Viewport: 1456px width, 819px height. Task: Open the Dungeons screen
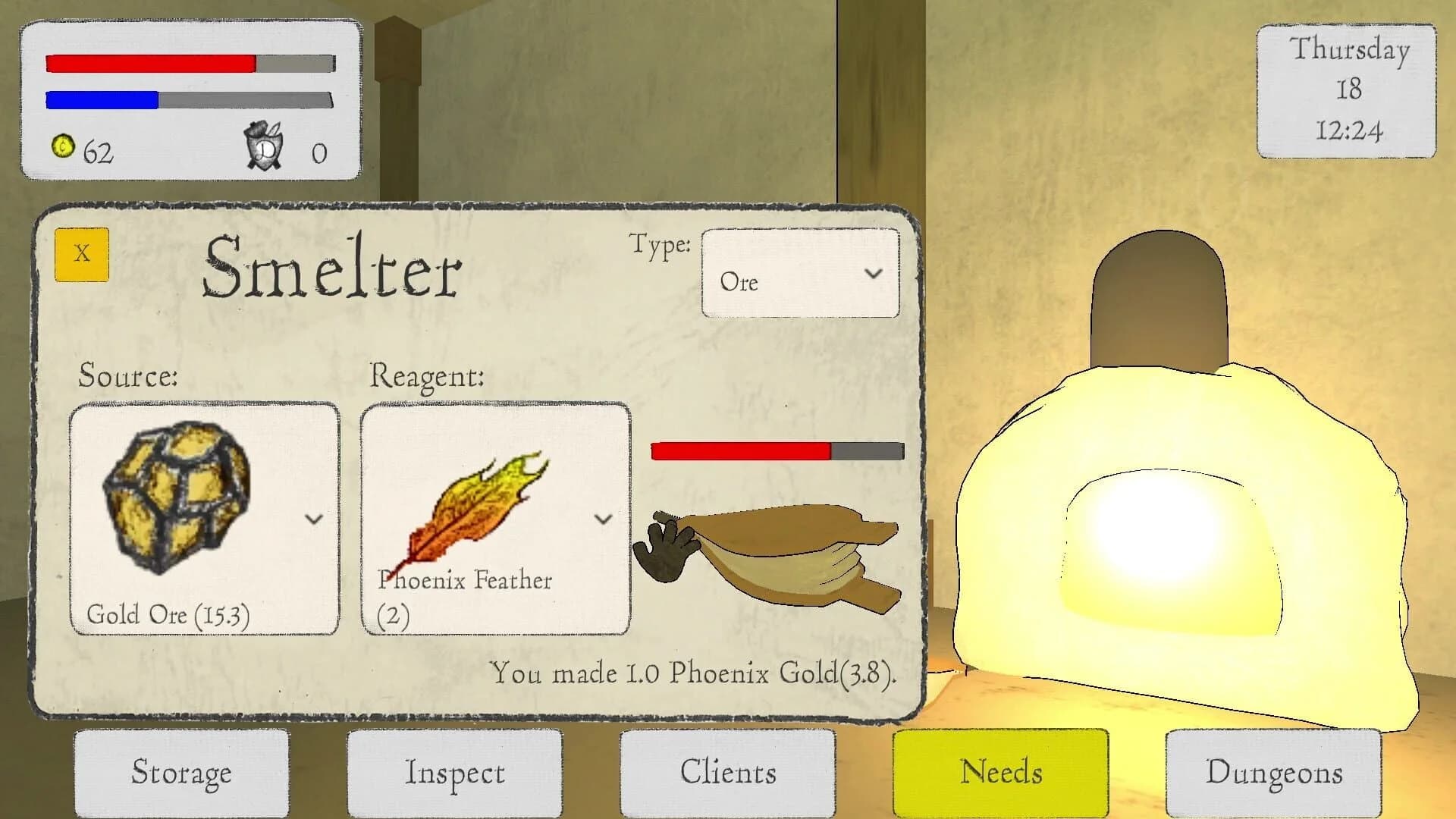point(1274,772)
